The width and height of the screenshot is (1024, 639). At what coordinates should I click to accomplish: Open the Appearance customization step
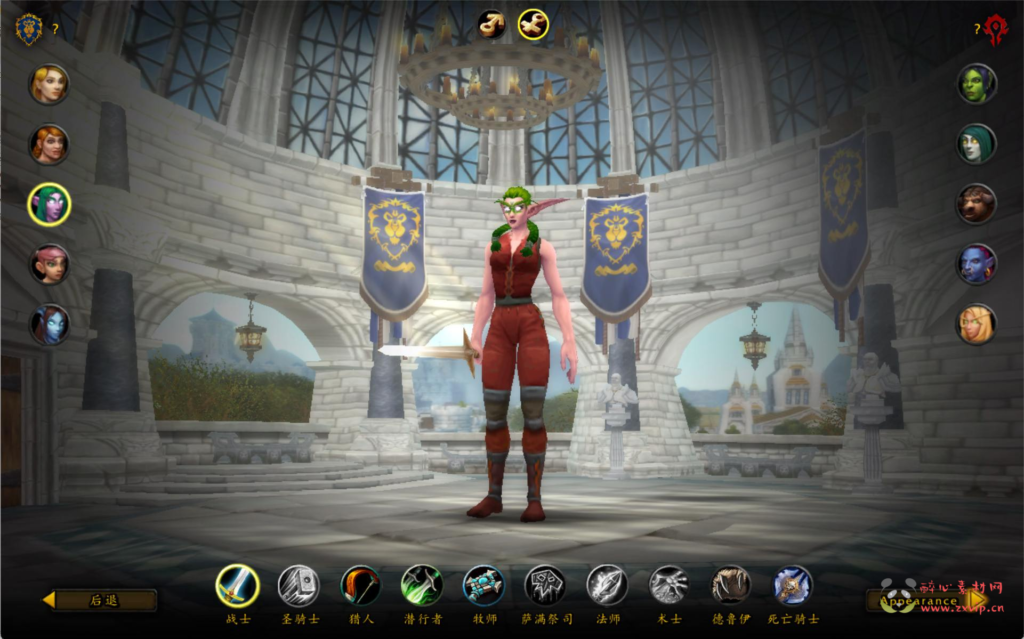[927, 600]
